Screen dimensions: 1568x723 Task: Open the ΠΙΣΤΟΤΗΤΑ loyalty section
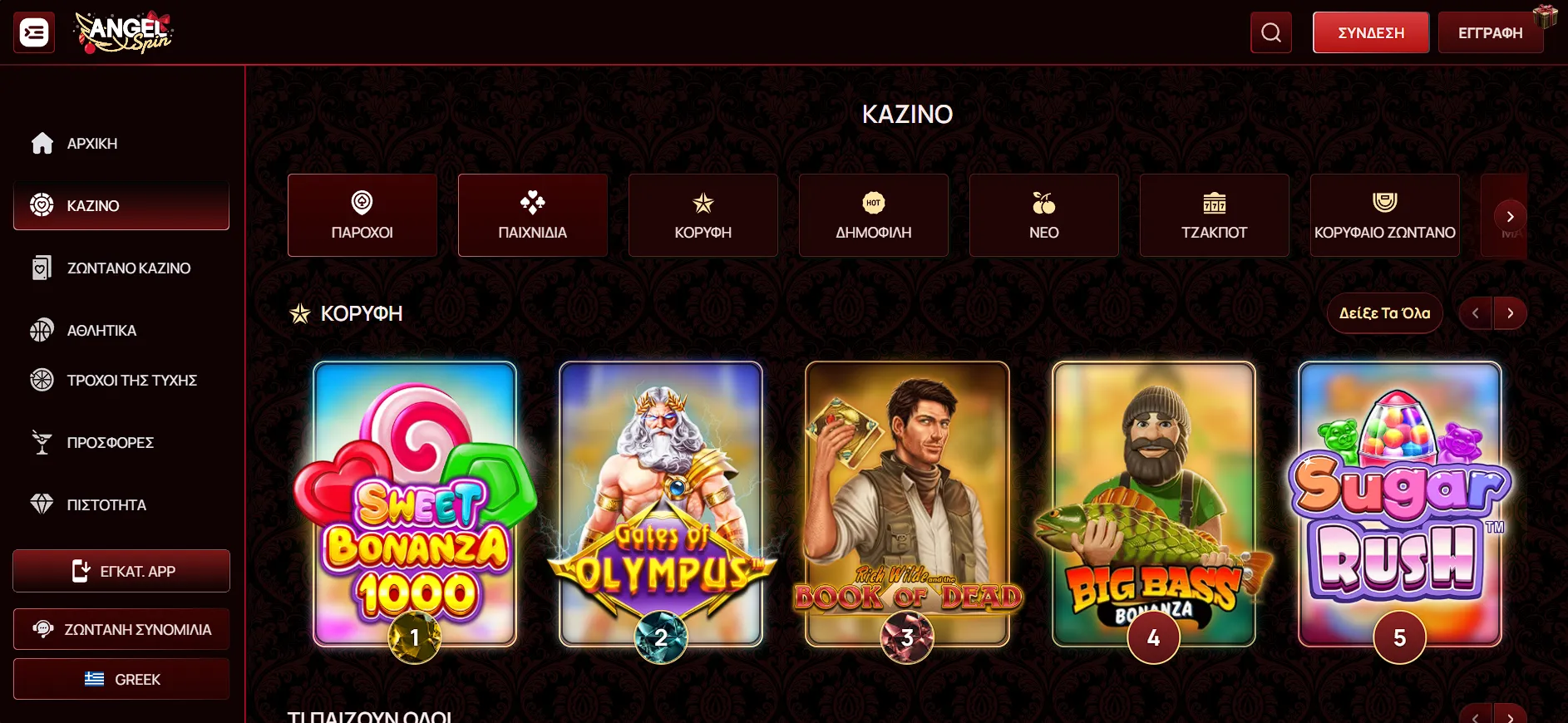coord(106,505)
